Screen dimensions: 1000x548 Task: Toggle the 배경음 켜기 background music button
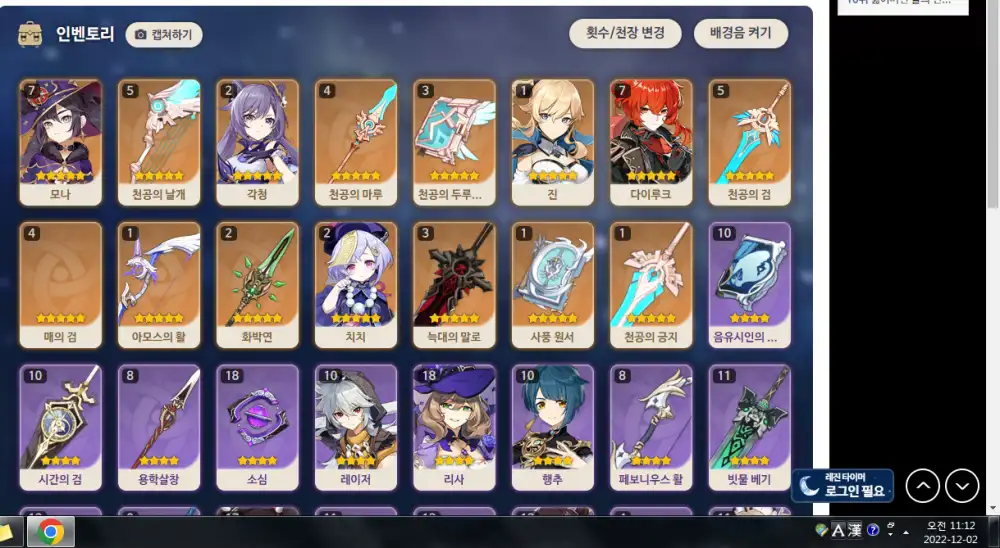click(x=741, y=33)
